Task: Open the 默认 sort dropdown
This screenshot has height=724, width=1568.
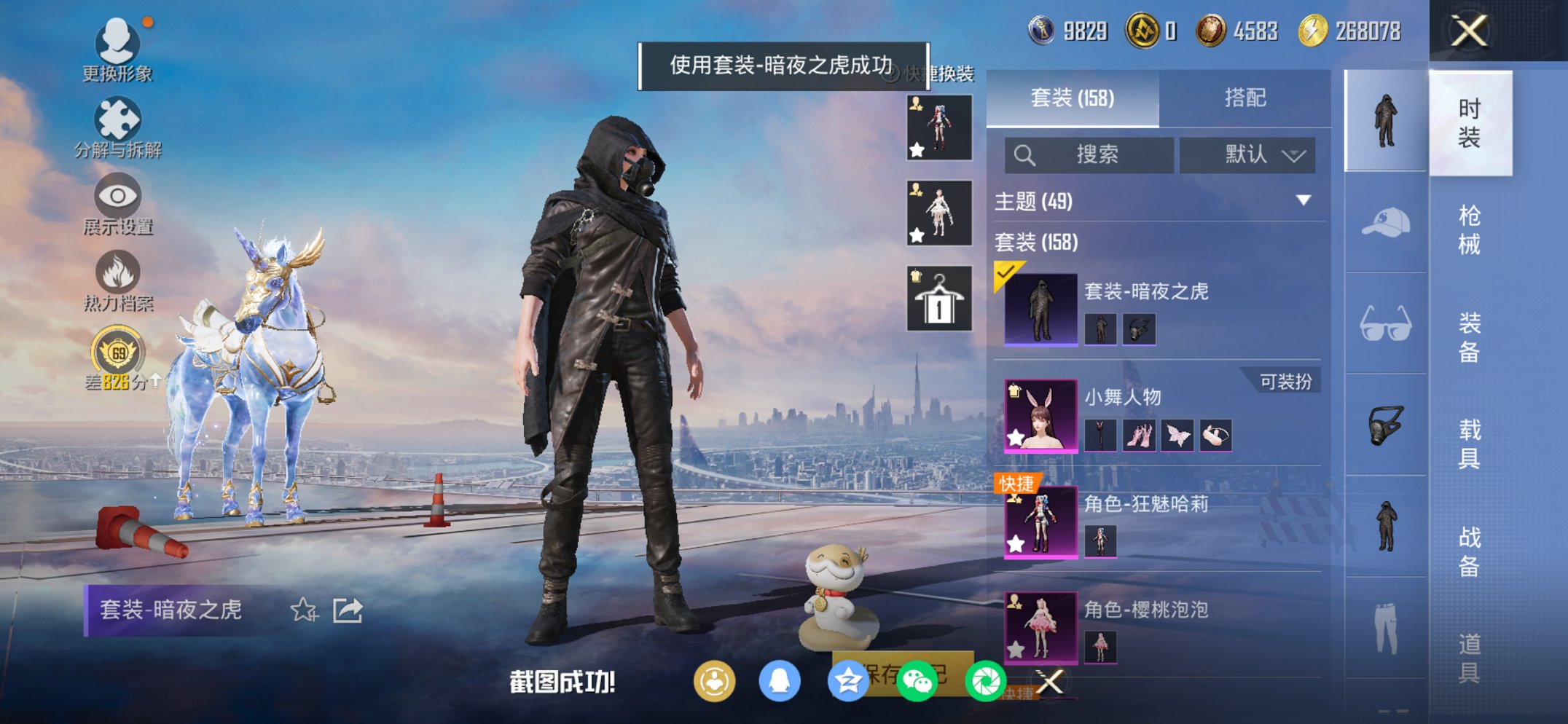Action: click(x=1248, y=155)
